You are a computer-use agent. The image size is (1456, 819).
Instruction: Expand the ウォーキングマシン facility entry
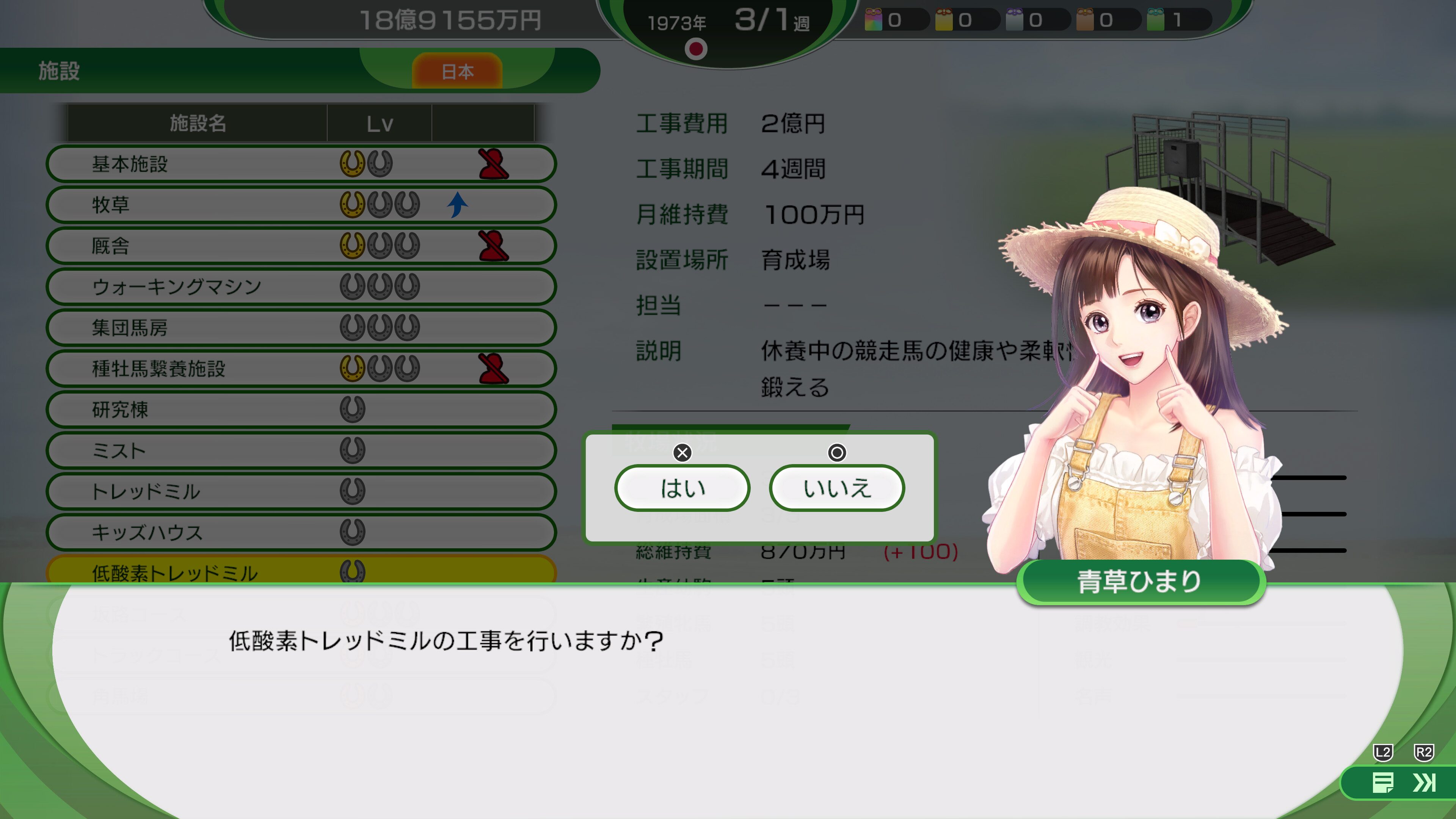300,287
